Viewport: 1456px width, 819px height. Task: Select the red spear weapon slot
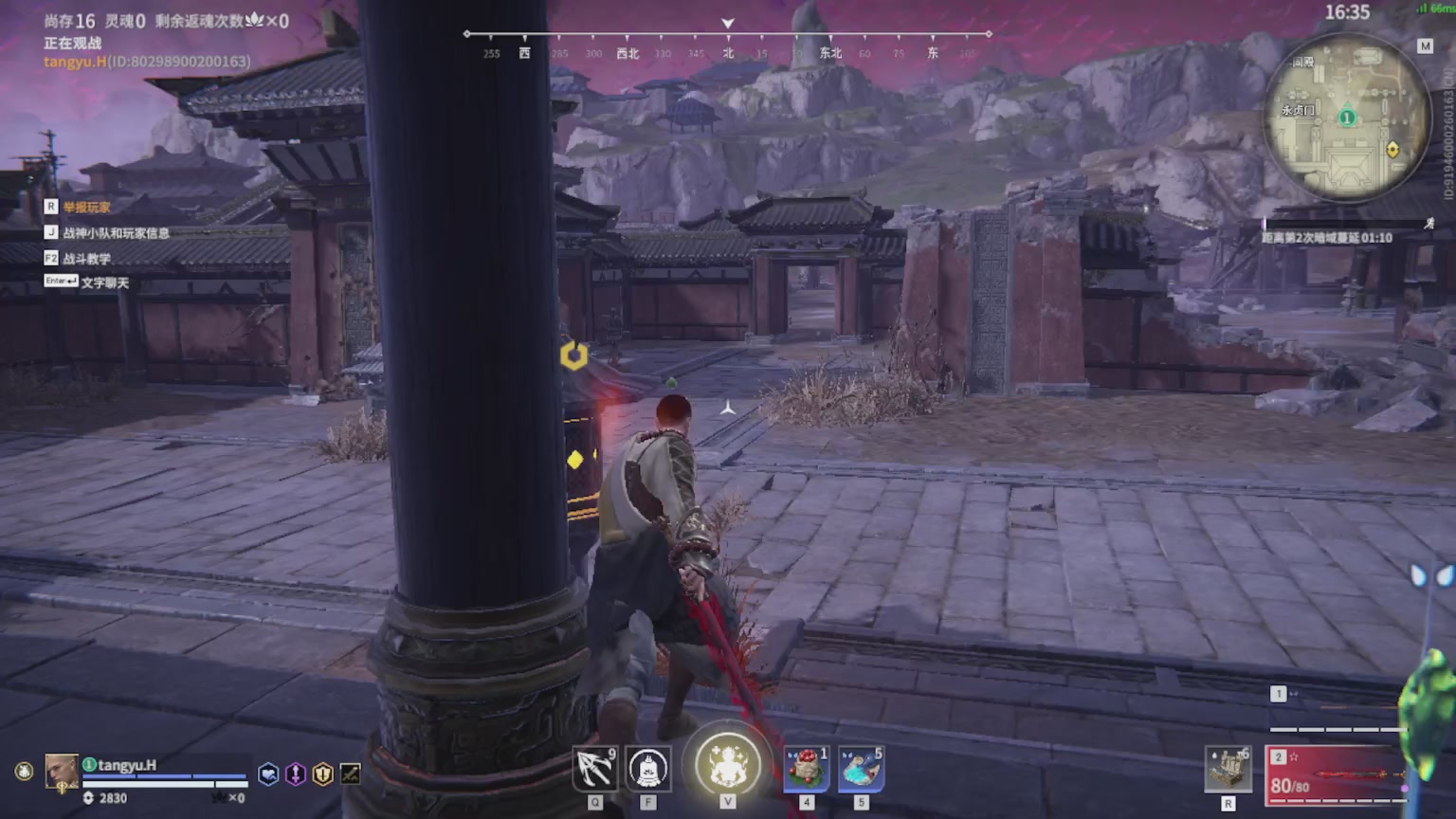(x=1336, y=775)
